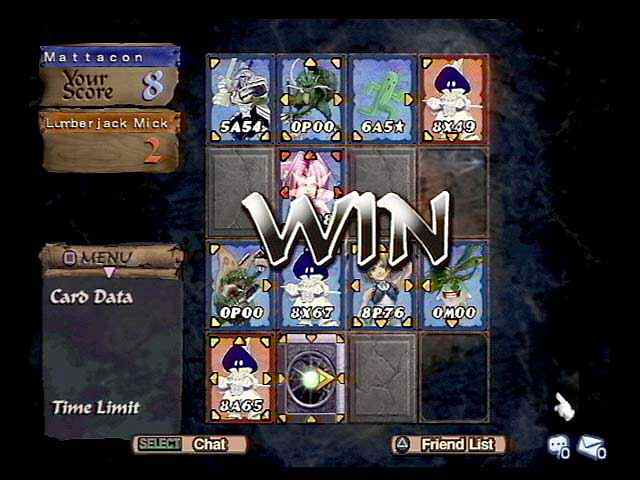
Task: Open Card Data in the menu
Action: pos(92,297)
